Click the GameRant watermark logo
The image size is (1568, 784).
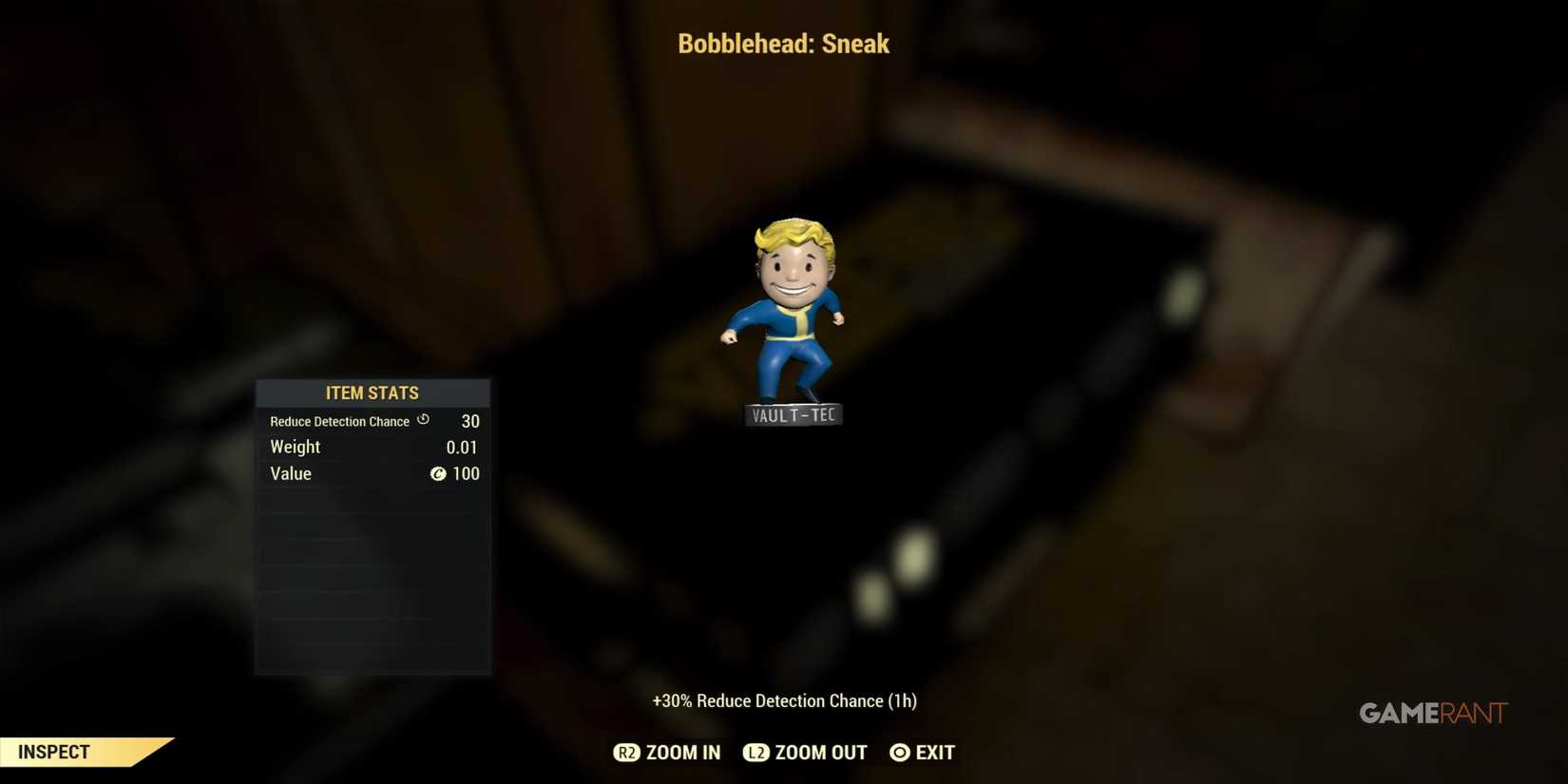(x=1433, y=713)
